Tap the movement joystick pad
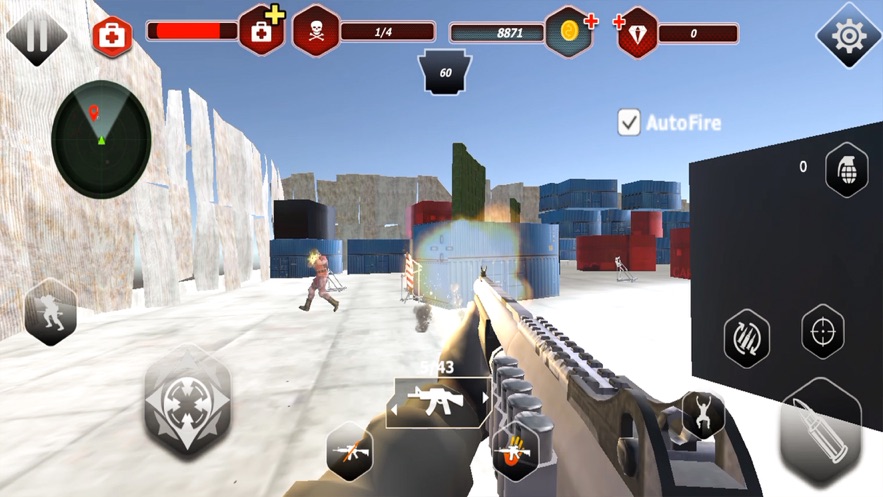883x497 pixels. point(188,402)
